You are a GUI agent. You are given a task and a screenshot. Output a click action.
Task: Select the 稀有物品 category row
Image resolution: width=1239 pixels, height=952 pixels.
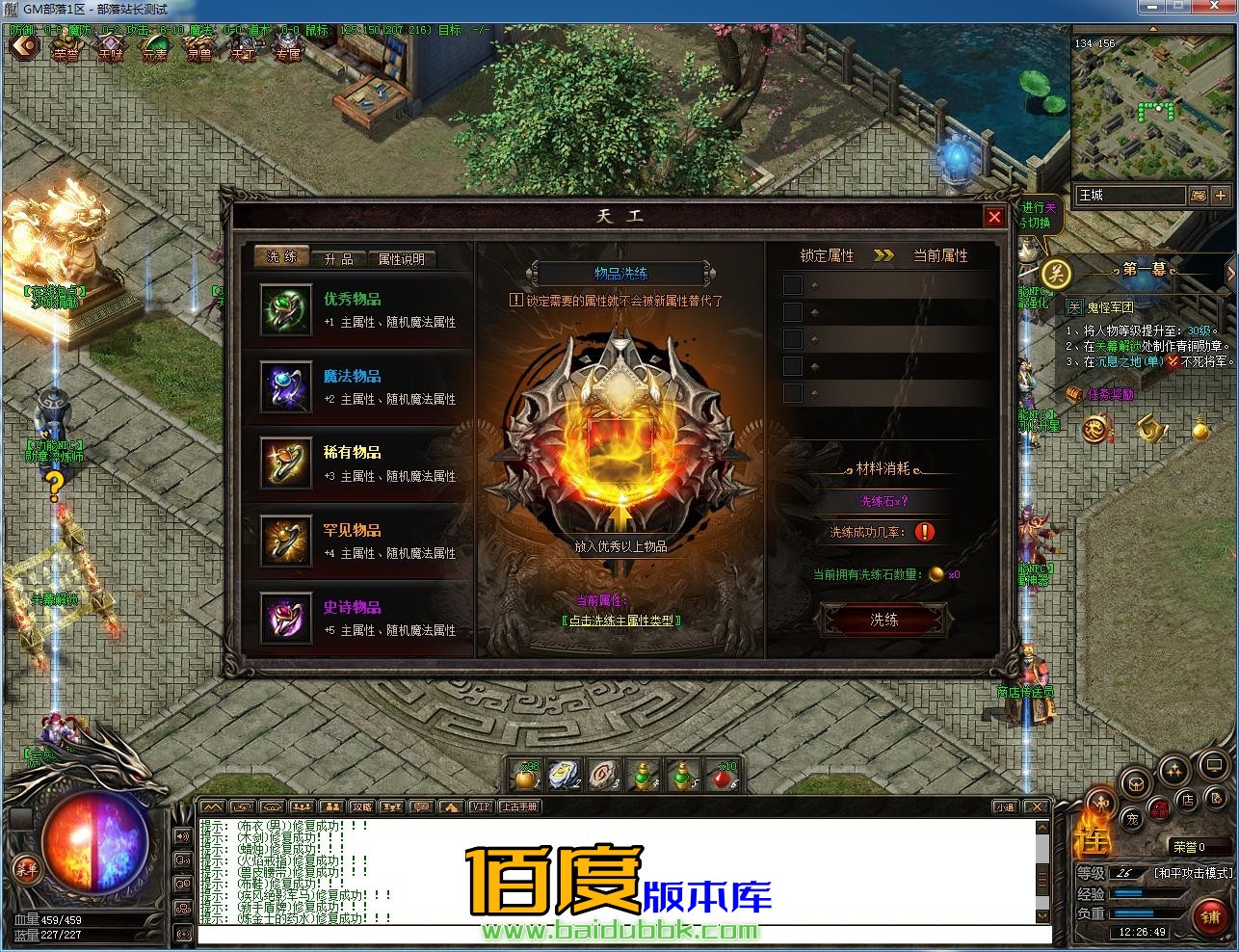366,463
